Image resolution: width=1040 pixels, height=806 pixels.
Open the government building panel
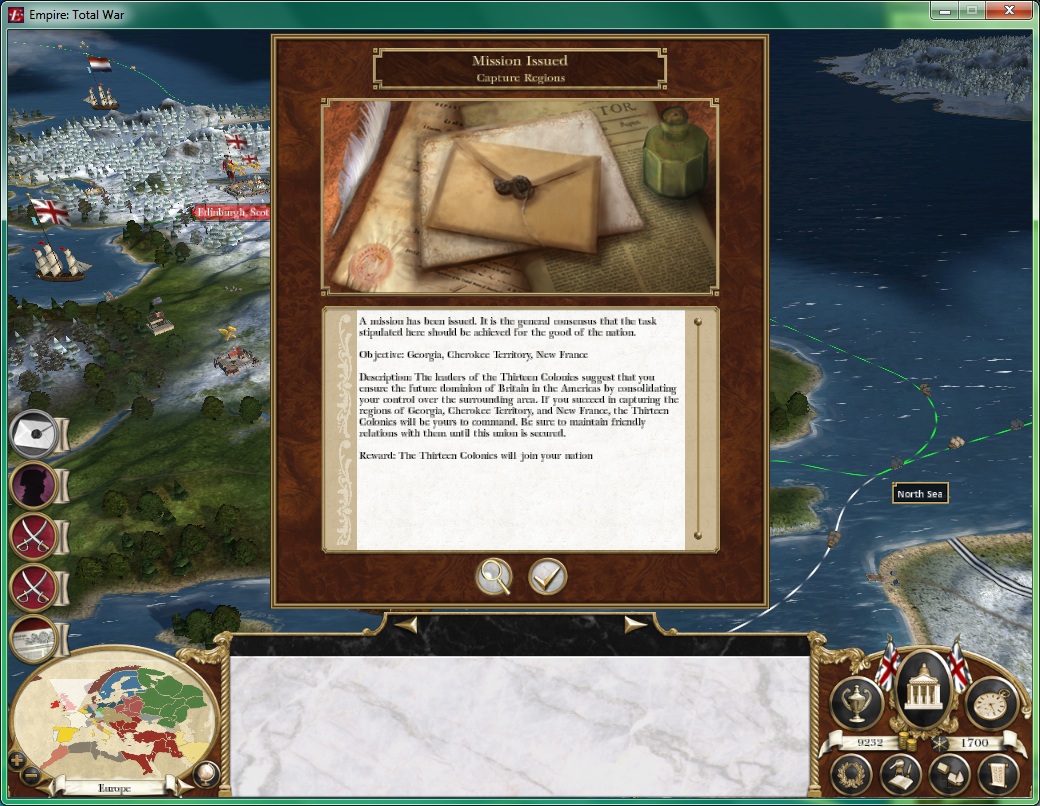coord(924,690)
